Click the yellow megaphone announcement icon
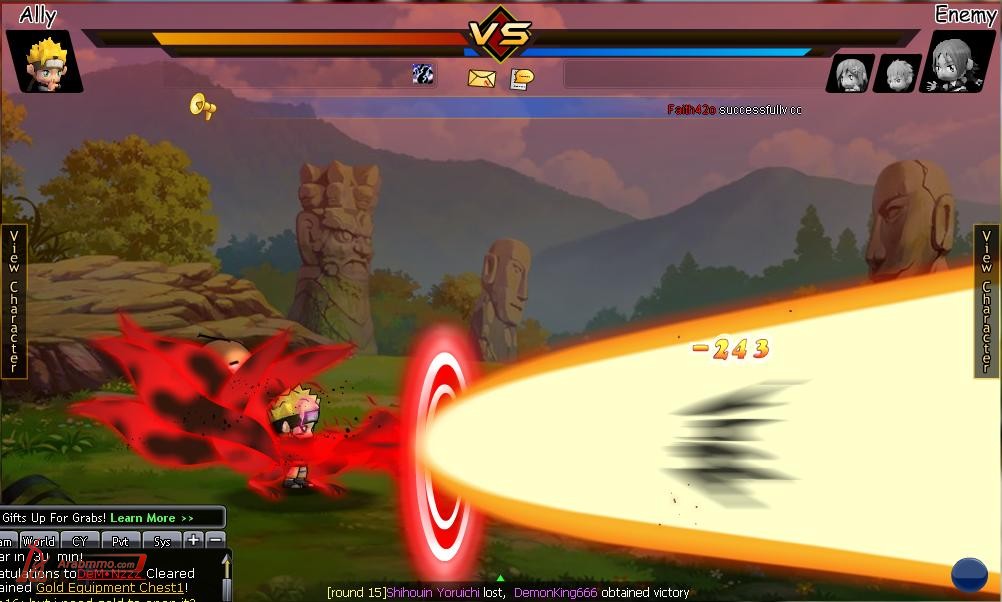 pos(203,105)
